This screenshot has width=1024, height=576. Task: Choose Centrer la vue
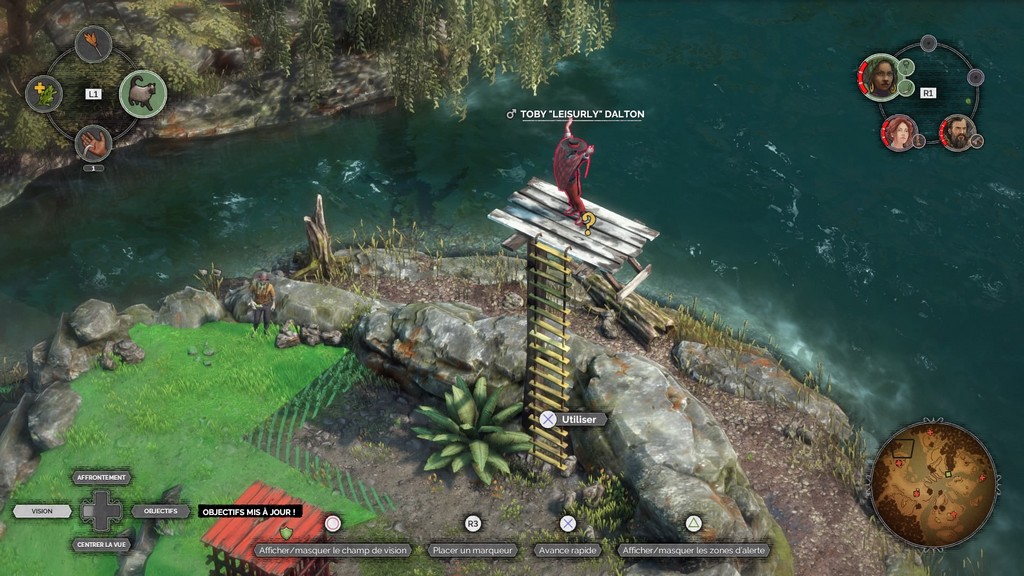(102, 545)
